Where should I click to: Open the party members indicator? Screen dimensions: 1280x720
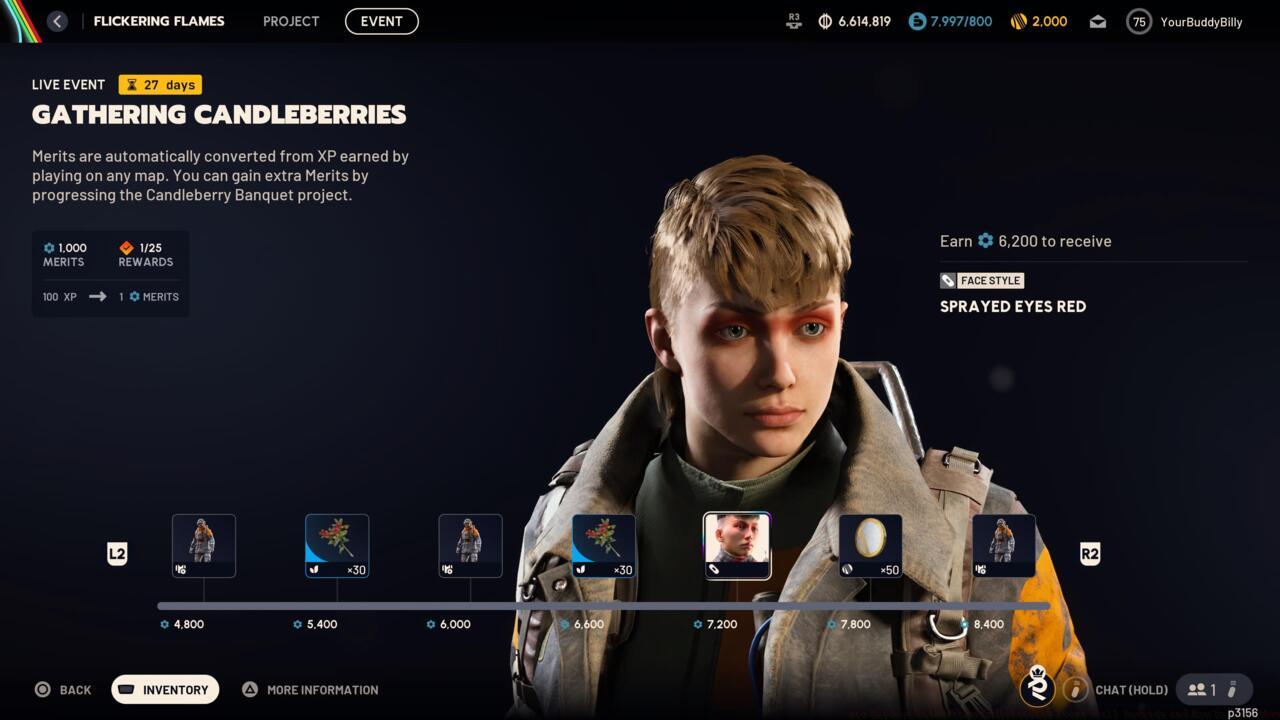(x=1213, y=689)
